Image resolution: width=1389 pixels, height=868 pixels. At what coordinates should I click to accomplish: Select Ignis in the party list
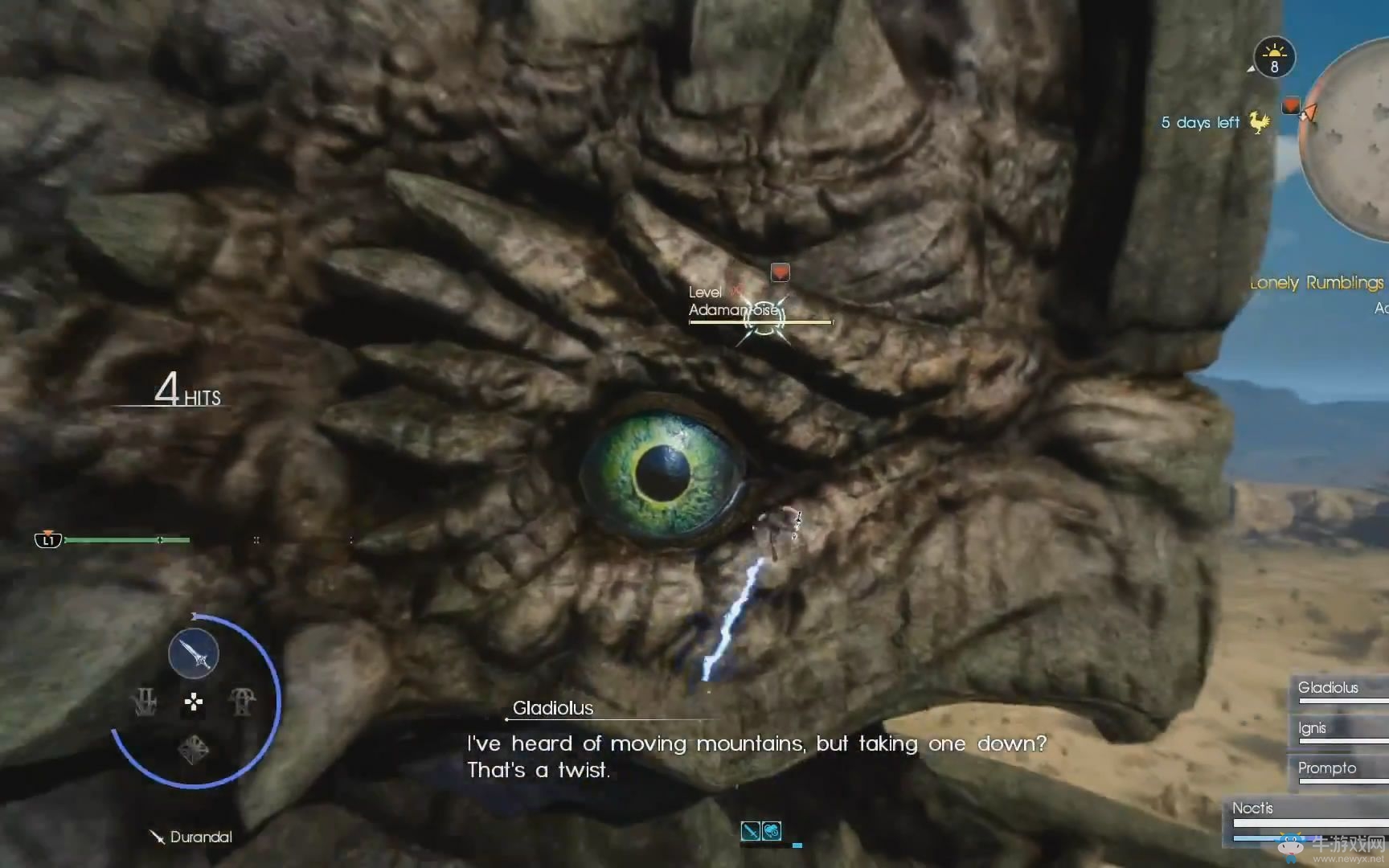[x=1313, y=728]
